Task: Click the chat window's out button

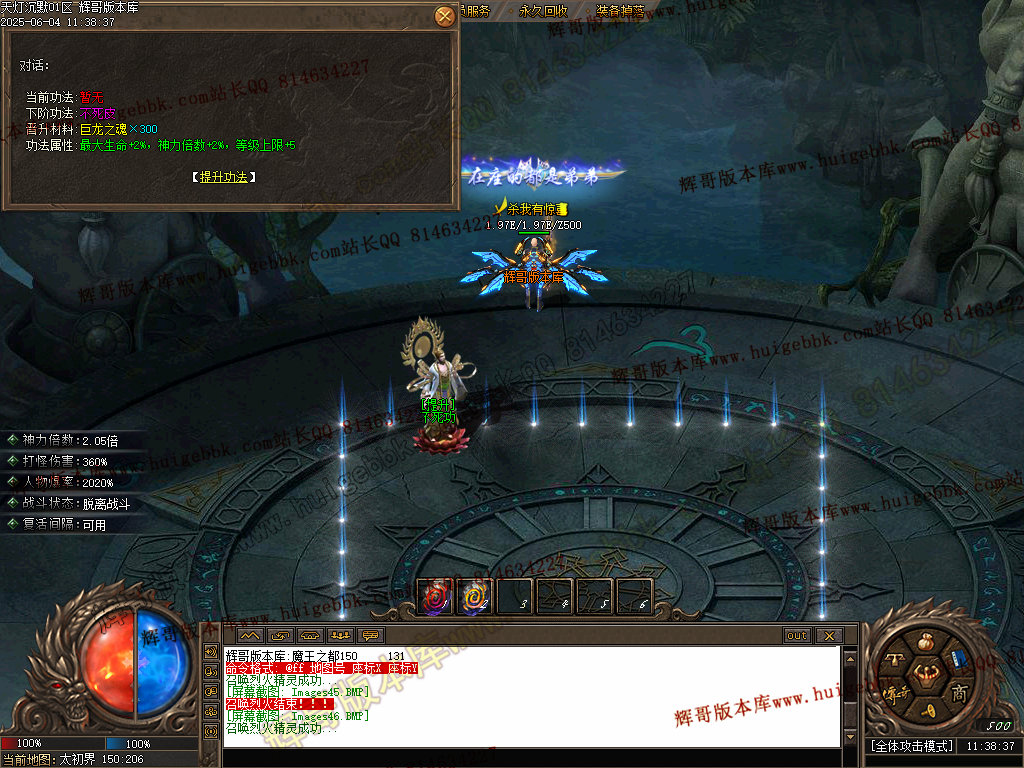Action: click(797, 636)
